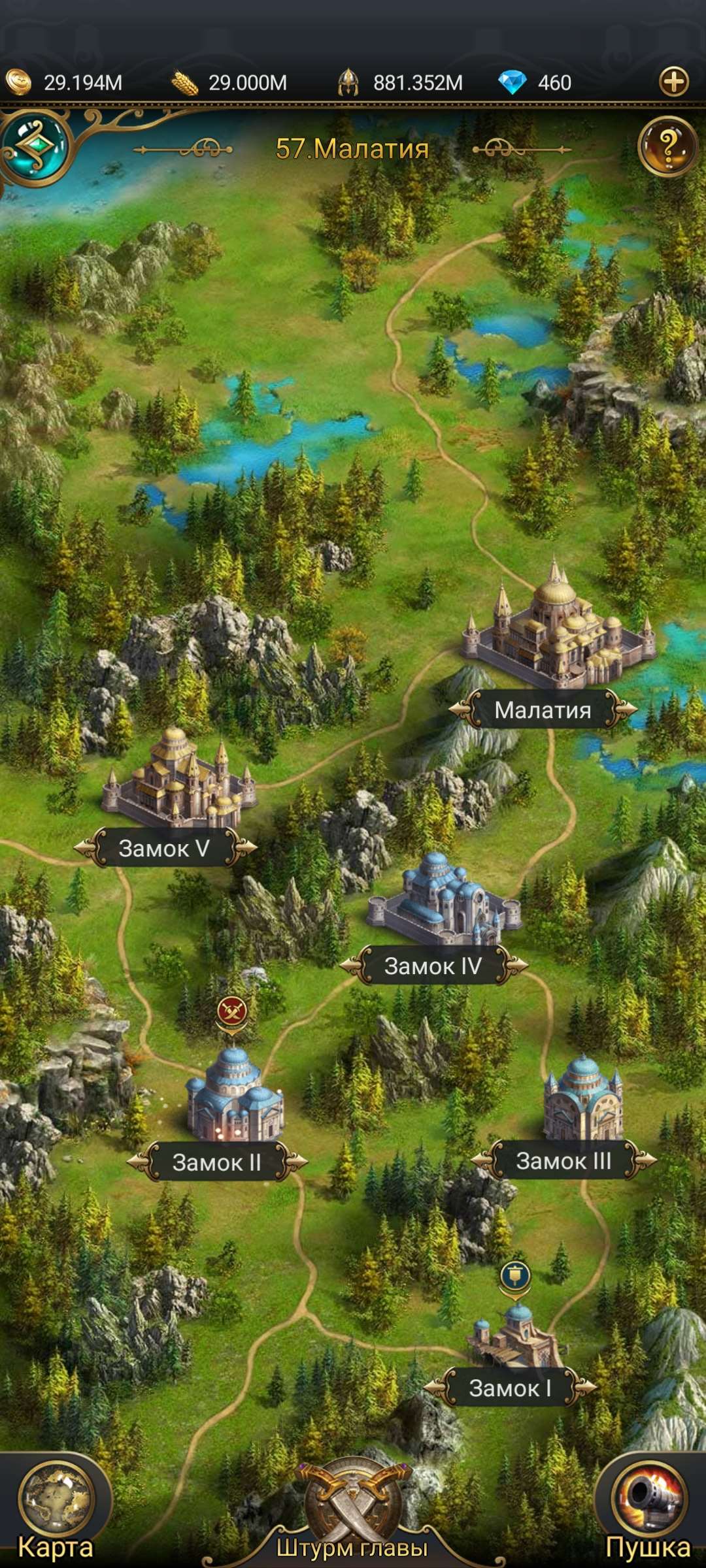Open the Пушка cannon button
This screenshot has width=706, height=1568.
648,1506
